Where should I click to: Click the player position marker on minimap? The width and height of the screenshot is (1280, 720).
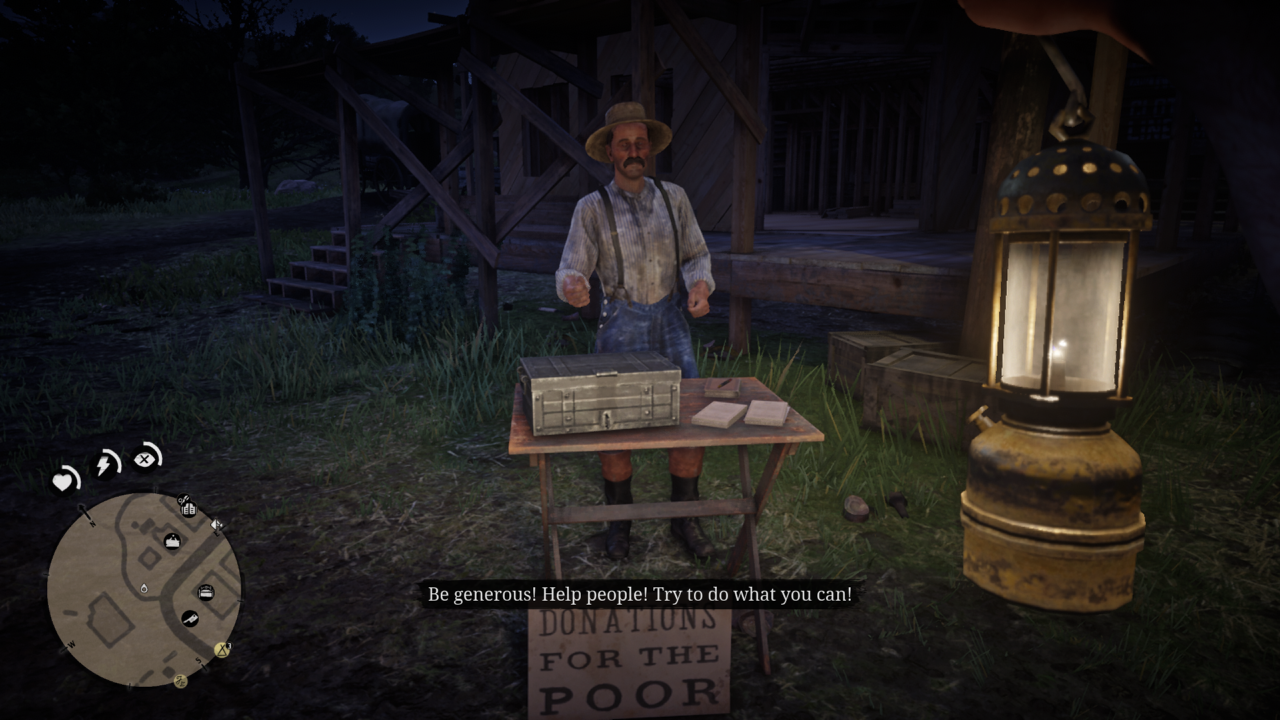[x=144, y=589]
